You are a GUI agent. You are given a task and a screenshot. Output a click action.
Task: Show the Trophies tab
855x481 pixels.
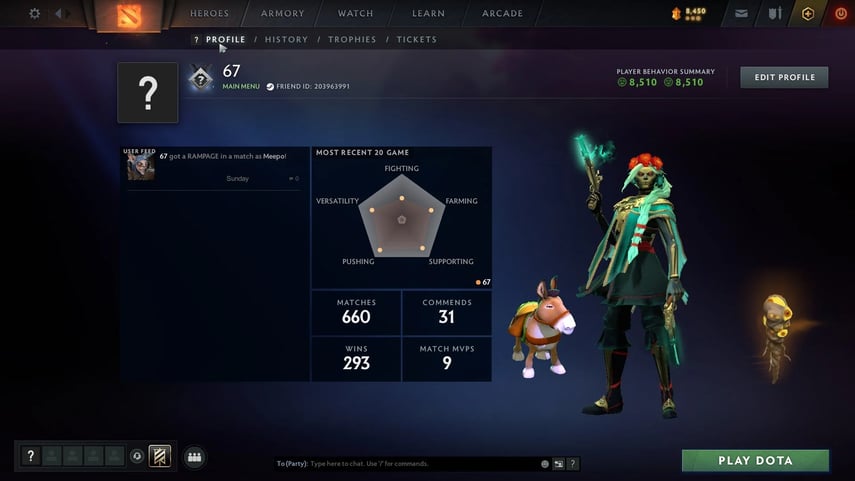[x=352, y=40]
